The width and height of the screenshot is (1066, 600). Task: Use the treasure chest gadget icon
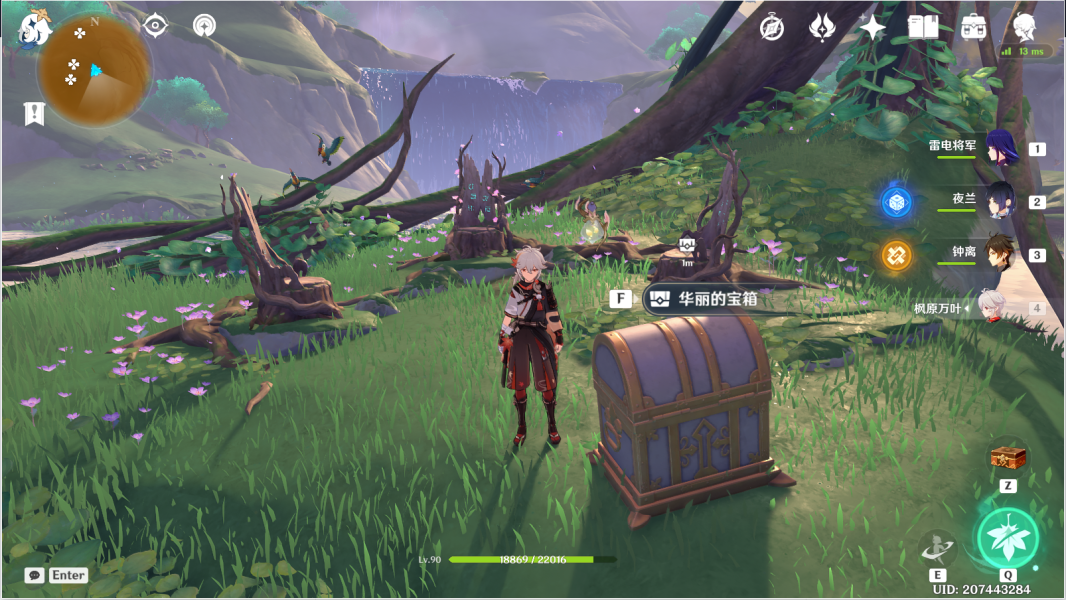tap(1008, 459)
